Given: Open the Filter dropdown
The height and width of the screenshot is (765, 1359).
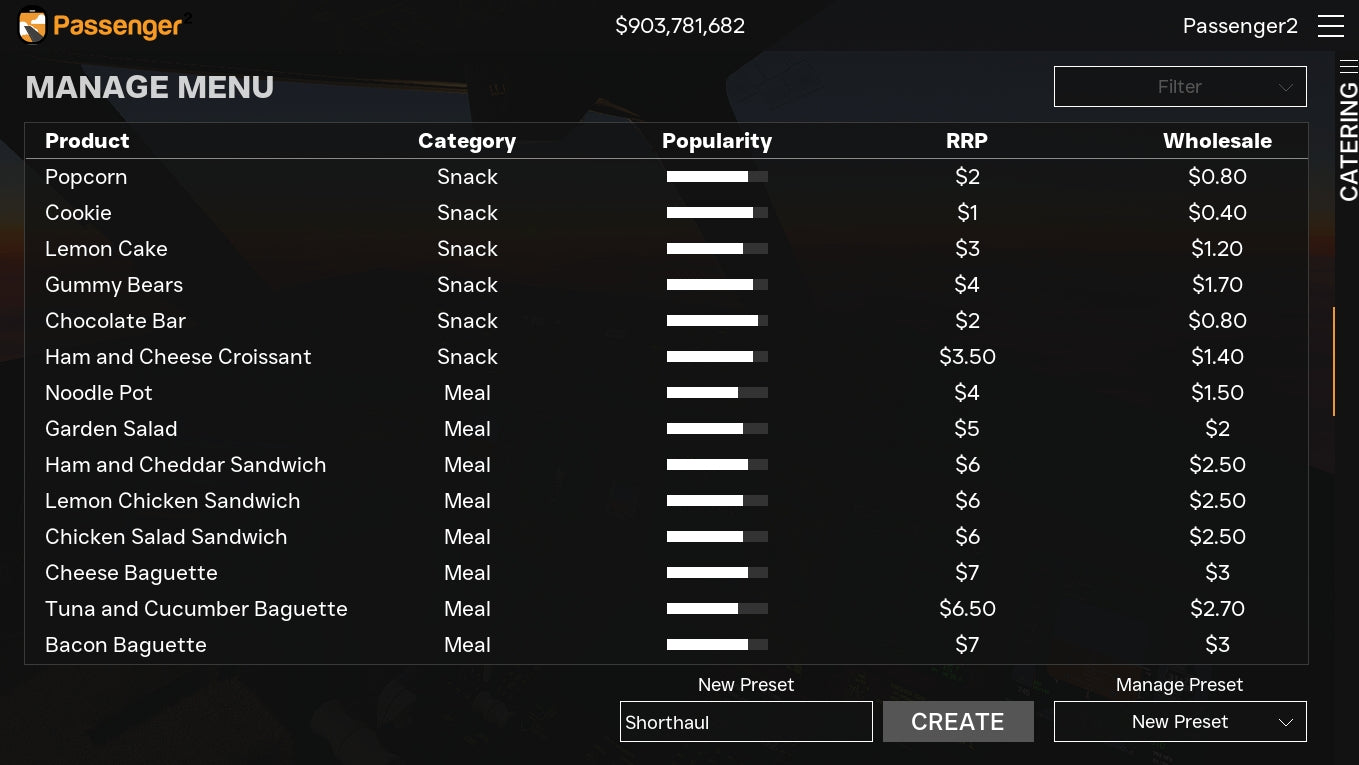Looking at the screenshot, I should coord(1180,87).
